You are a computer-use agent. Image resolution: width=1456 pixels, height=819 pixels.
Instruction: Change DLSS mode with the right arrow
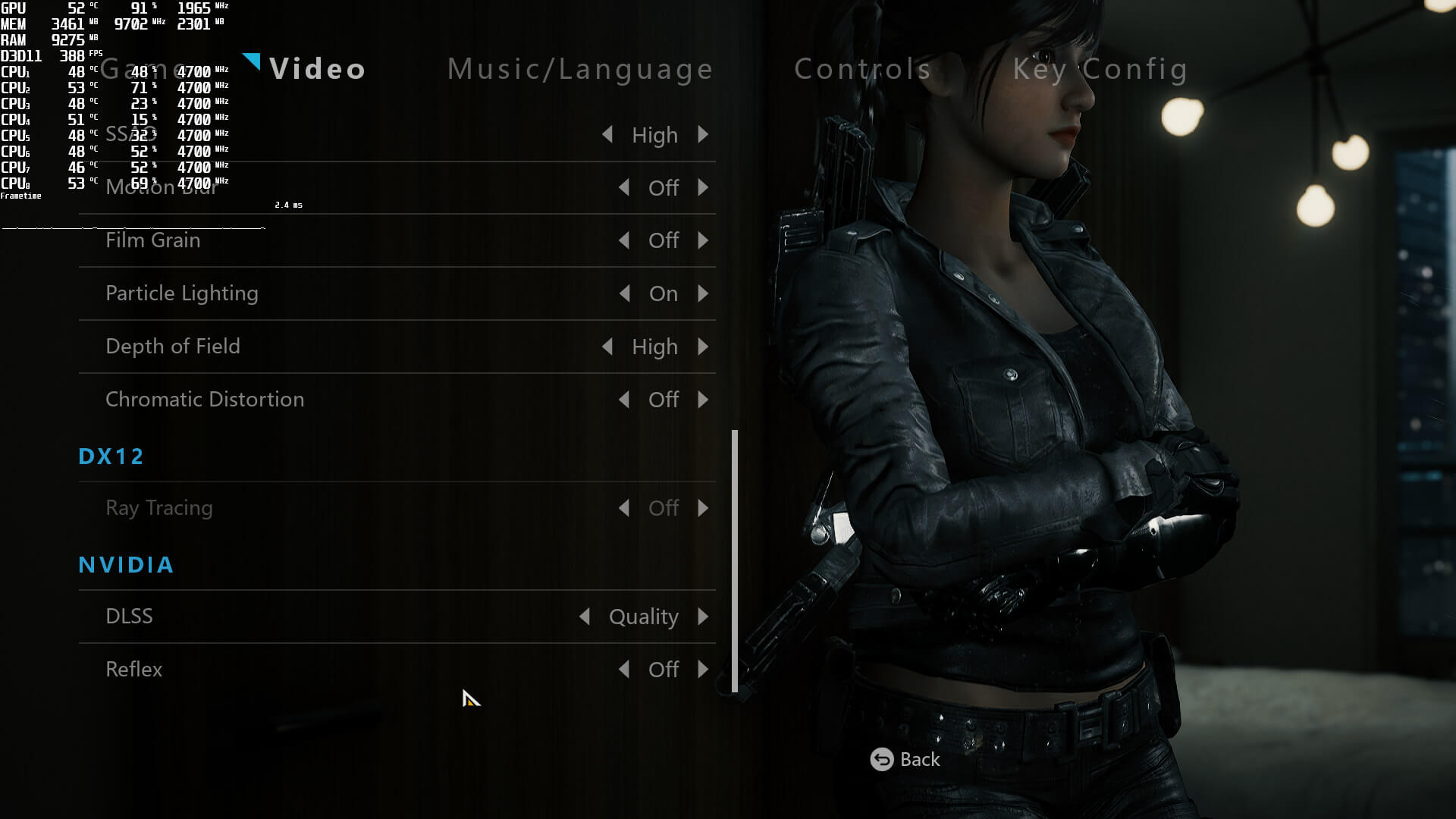pos(703,617)
